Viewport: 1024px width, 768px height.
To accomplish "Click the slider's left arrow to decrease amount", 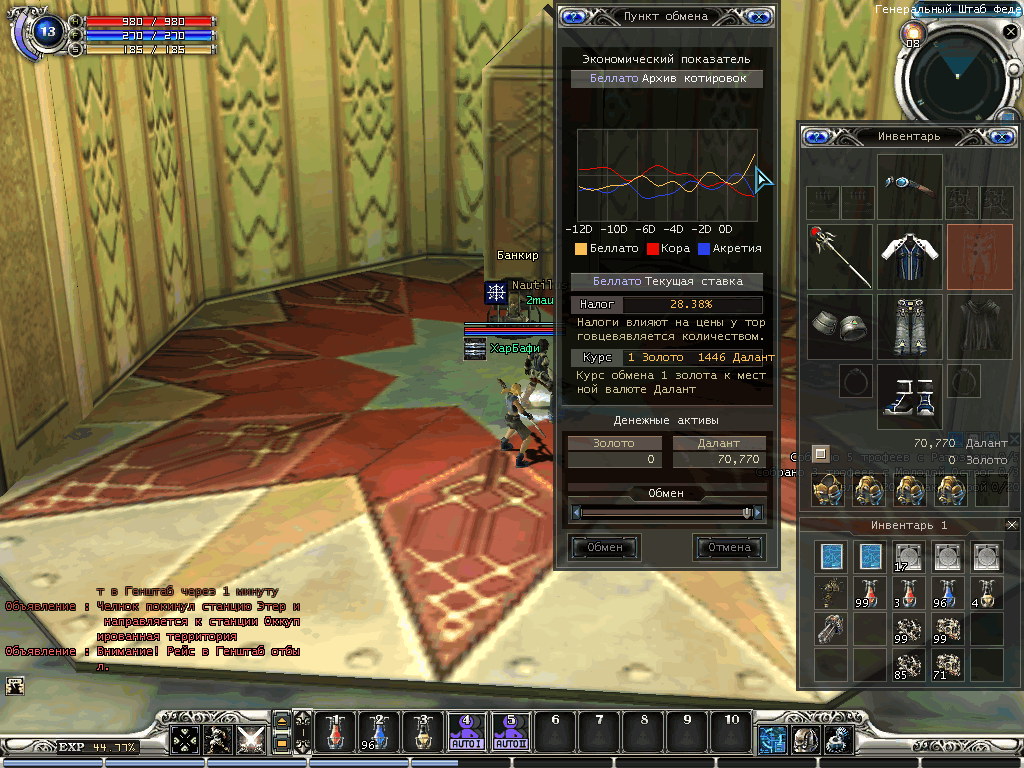I will point(576,512).
